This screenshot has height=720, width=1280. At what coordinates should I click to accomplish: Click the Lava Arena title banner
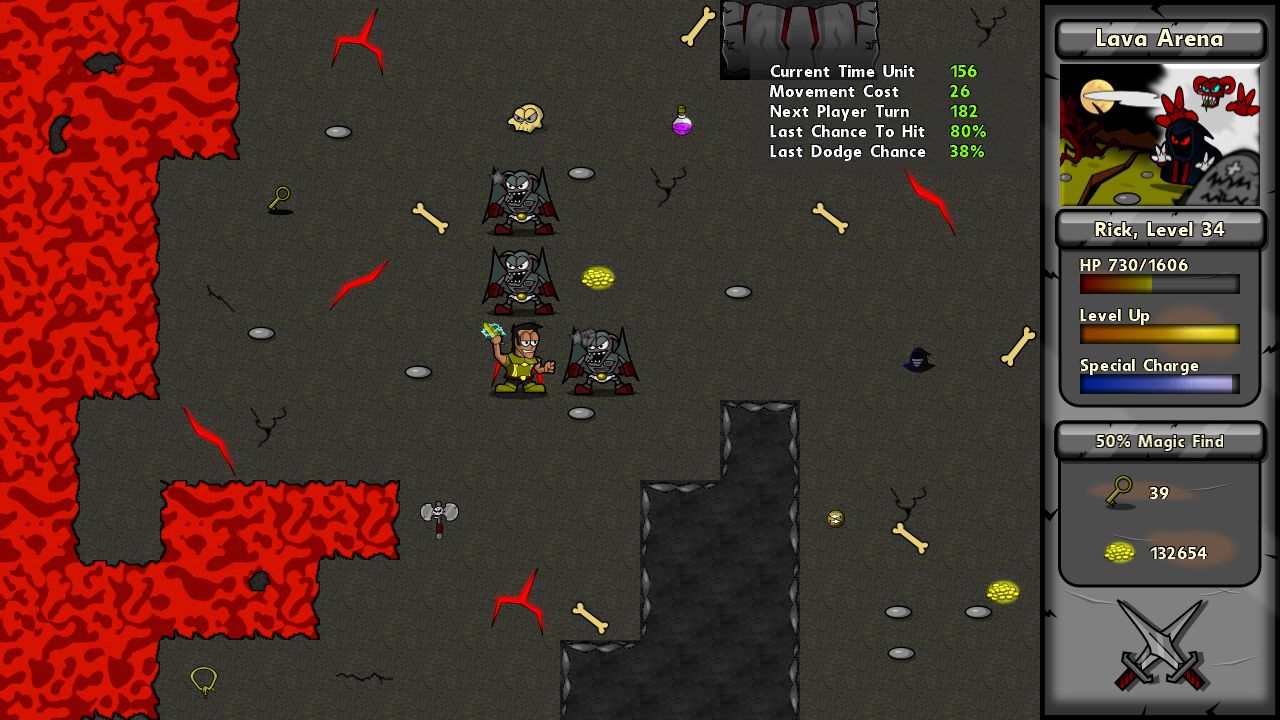click(1159, 39)
